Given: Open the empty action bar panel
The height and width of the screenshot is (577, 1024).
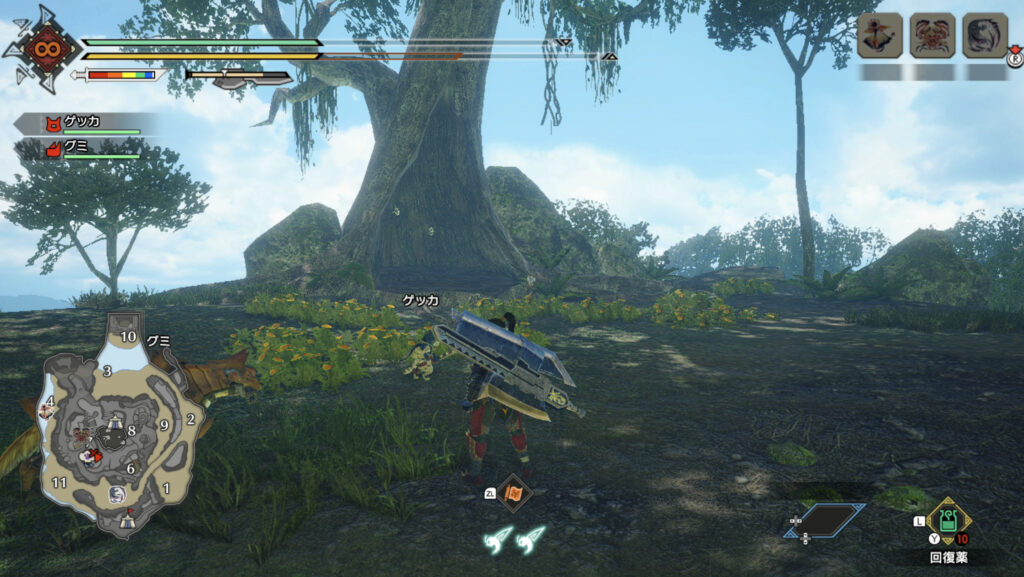Looking at the screenshot, I should point(824,520).
